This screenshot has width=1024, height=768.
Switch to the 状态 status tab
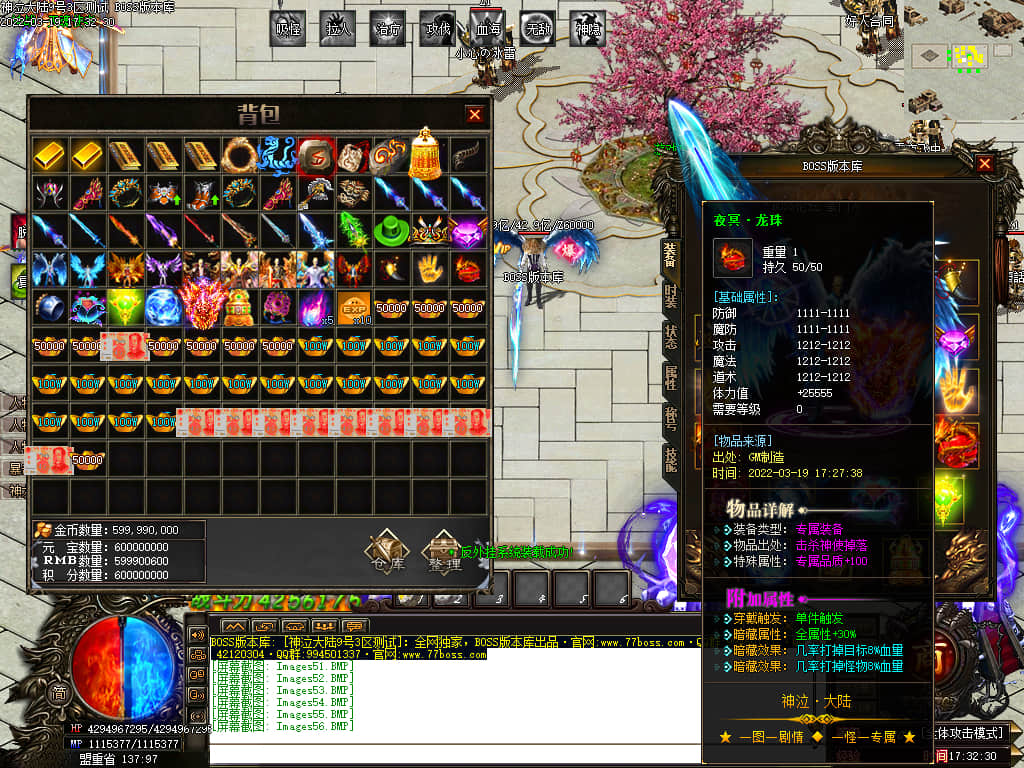click(x=670, y=337)
